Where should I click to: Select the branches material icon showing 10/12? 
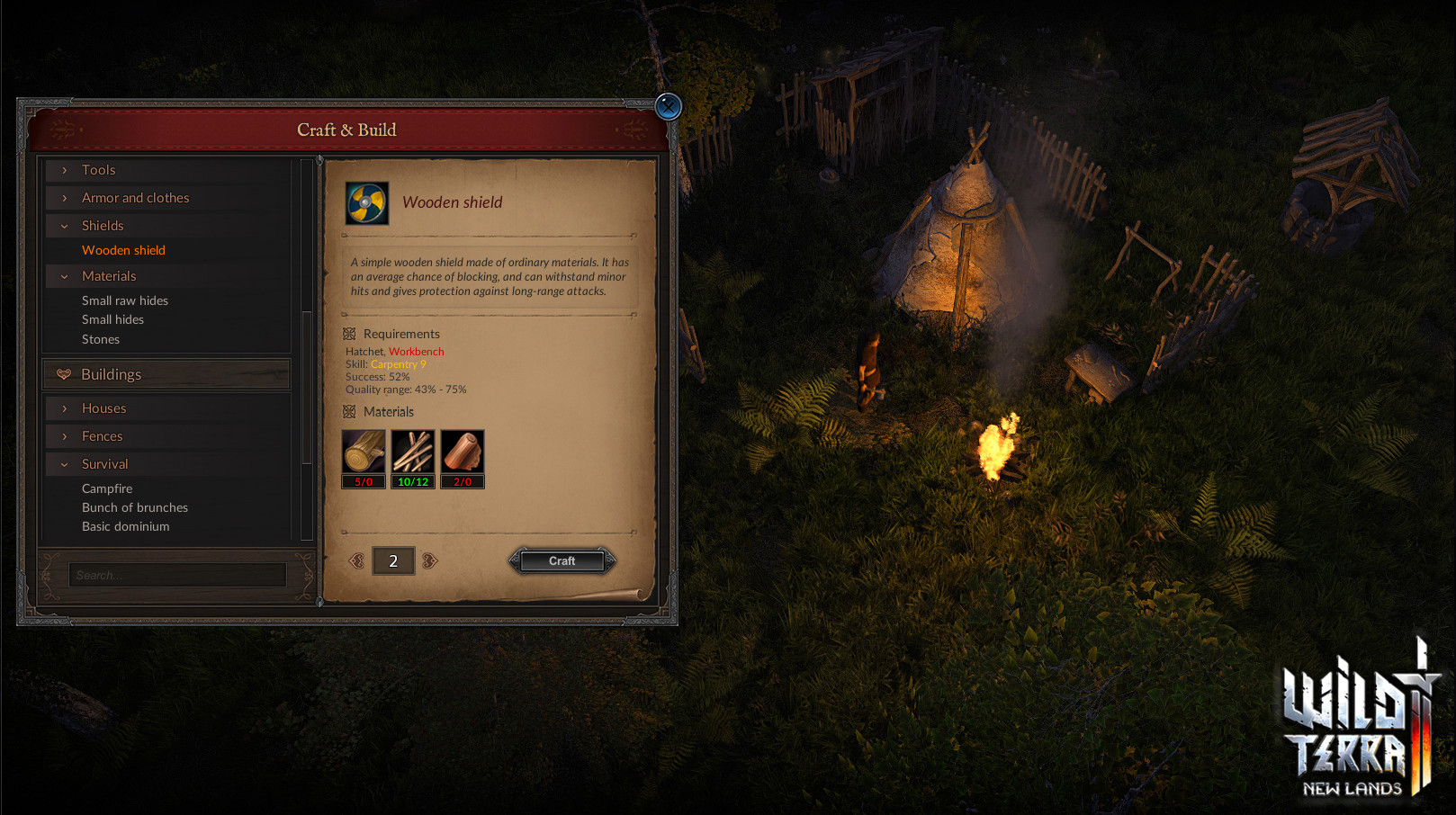[x=413, y=453]
